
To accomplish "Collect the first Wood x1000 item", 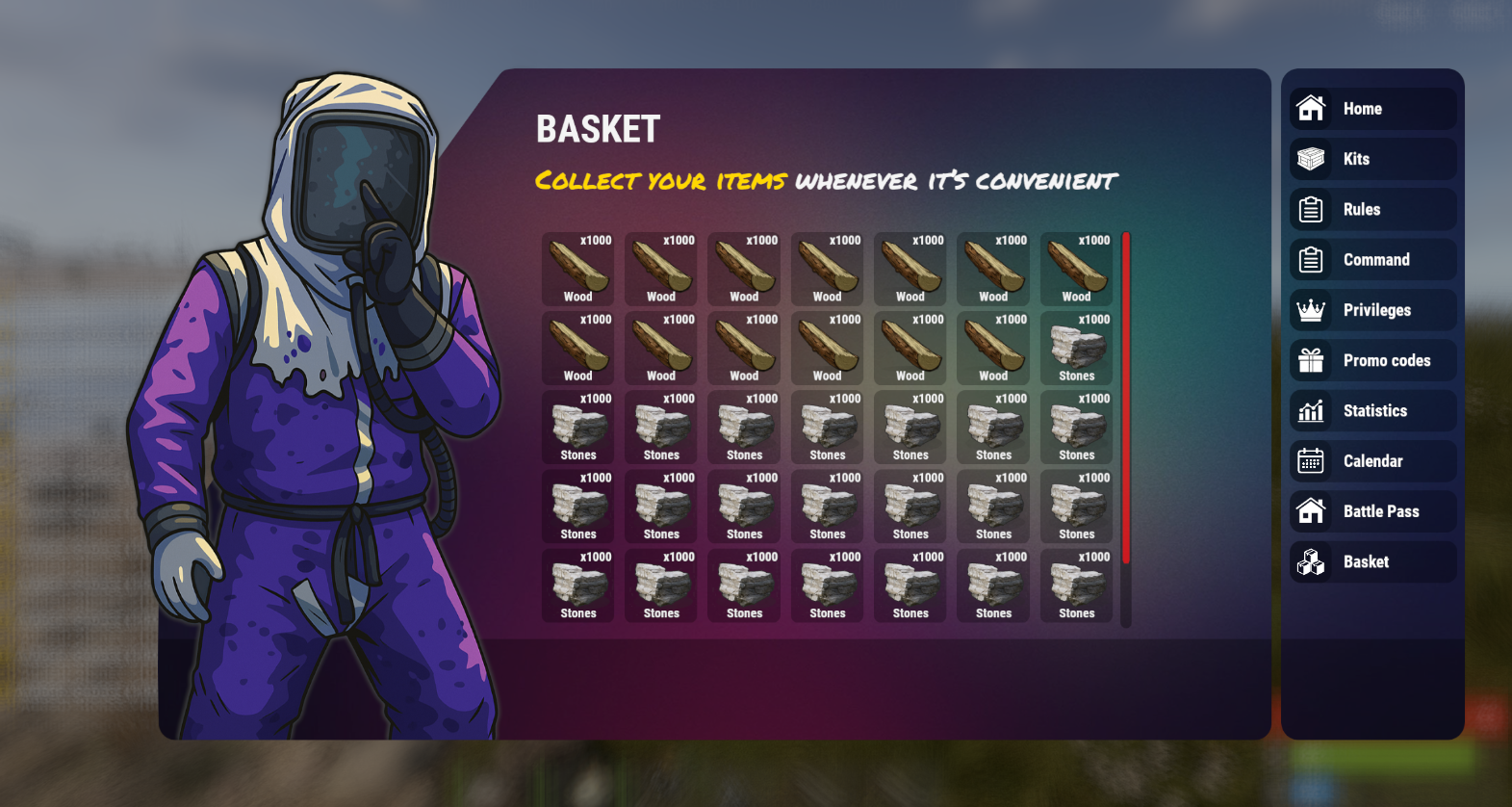I will (x=577, y=270).
